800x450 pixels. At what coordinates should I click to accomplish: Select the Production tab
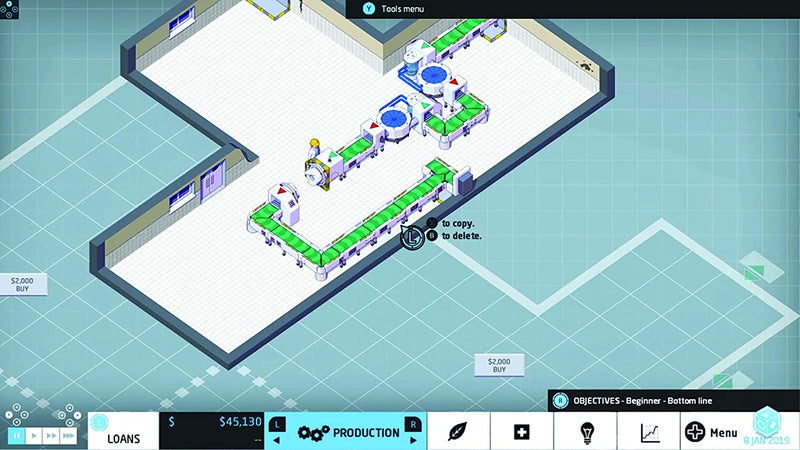(x=345, y=432)
